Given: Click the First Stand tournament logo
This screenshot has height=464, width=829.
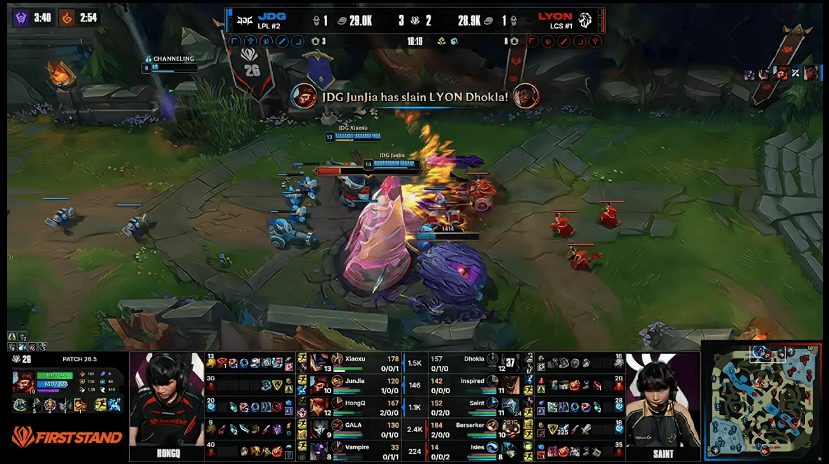Looking at the screenshot, I should (x=66, y=437).
